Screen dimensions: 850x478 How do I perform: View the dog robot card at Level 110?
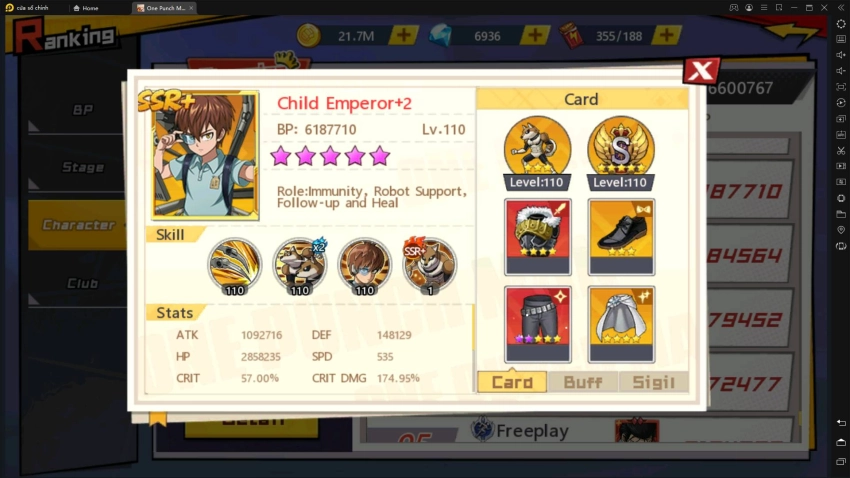tap(538, 150)
